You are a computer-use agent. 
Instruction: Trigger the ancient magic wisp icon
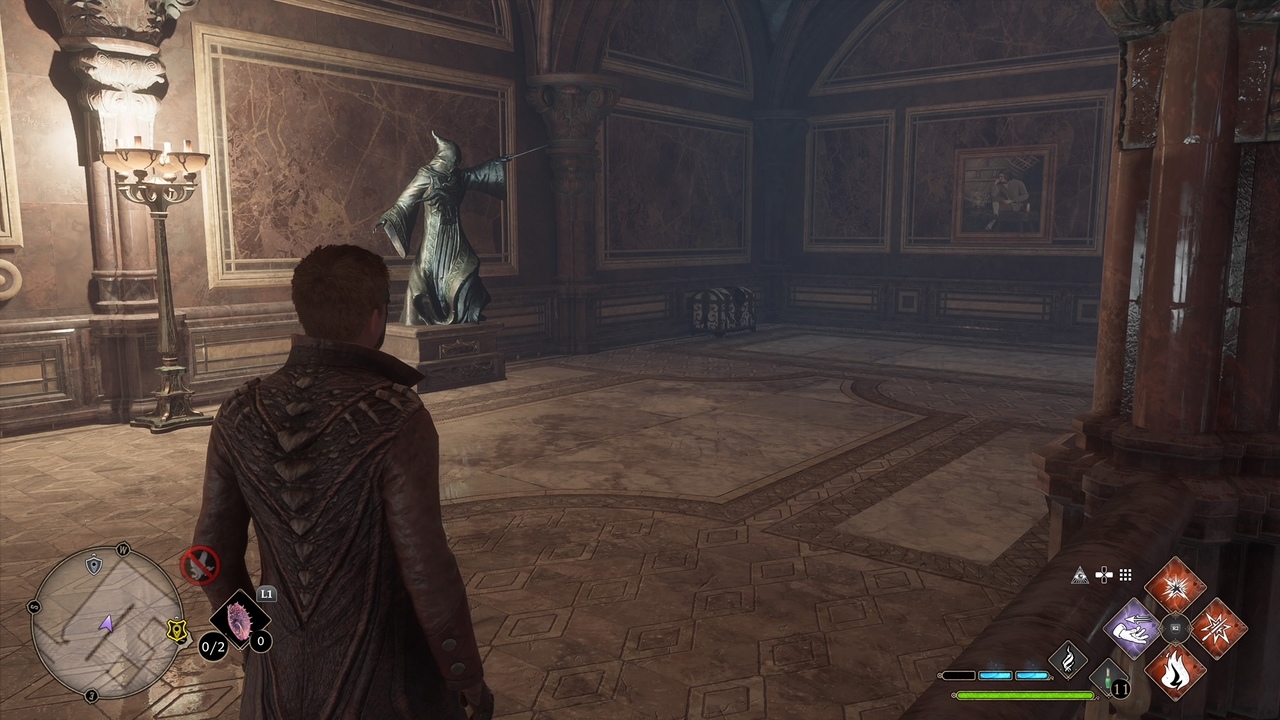click(x=1068, y=660)
